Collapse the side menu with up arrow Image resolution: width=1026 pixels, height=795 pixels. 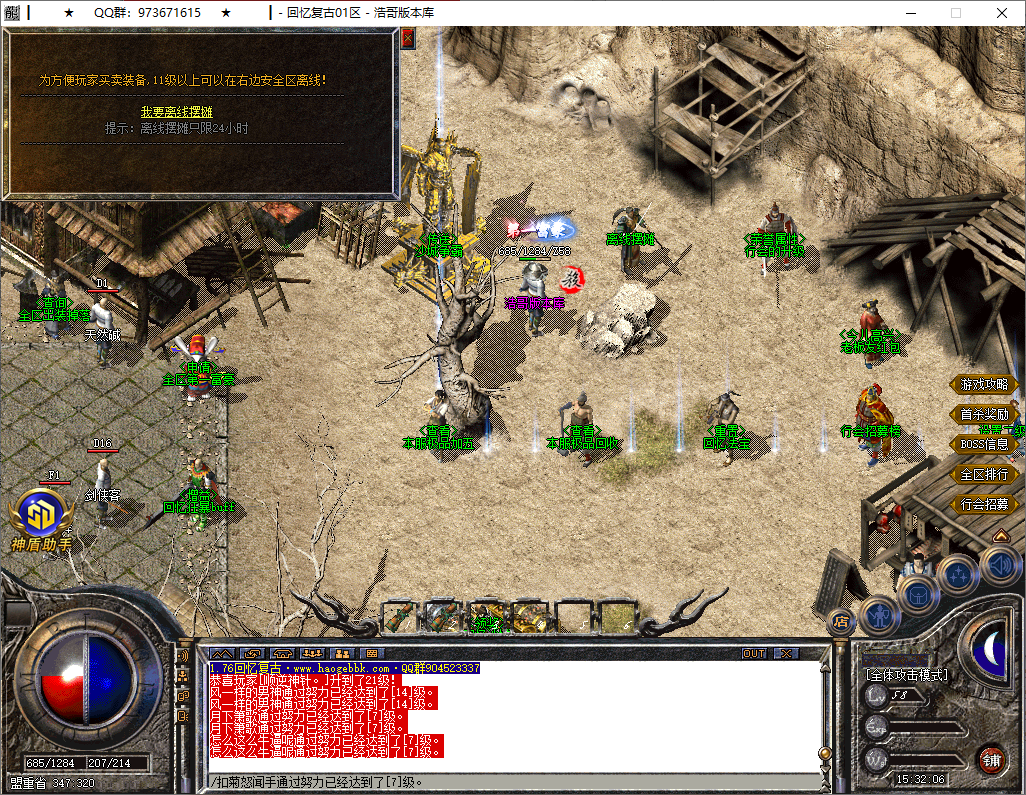coord(1000,536)
